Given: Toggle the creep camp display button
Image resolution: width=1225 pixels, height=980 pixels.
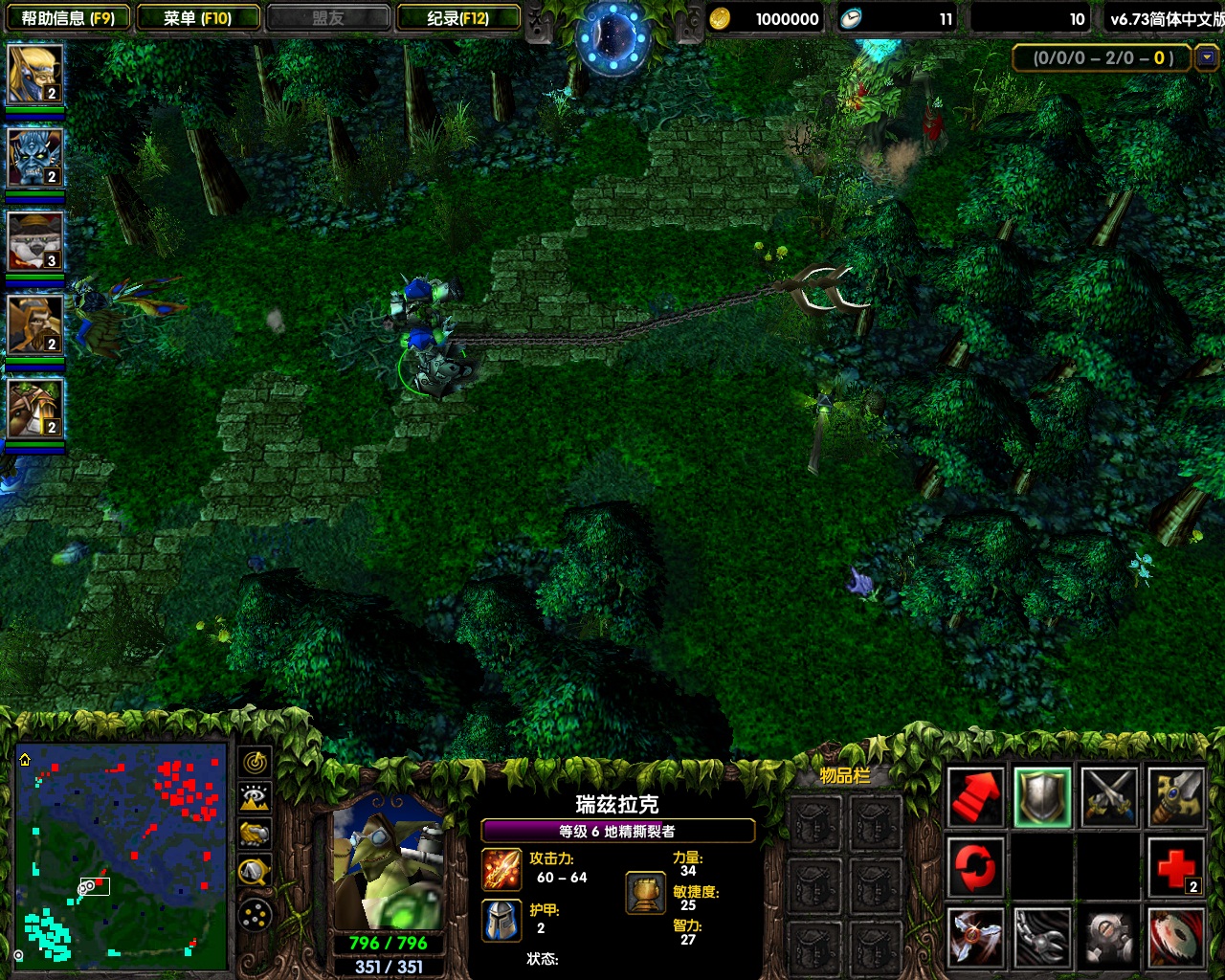Looking at the screenshot, I should (x=255, y=871).
